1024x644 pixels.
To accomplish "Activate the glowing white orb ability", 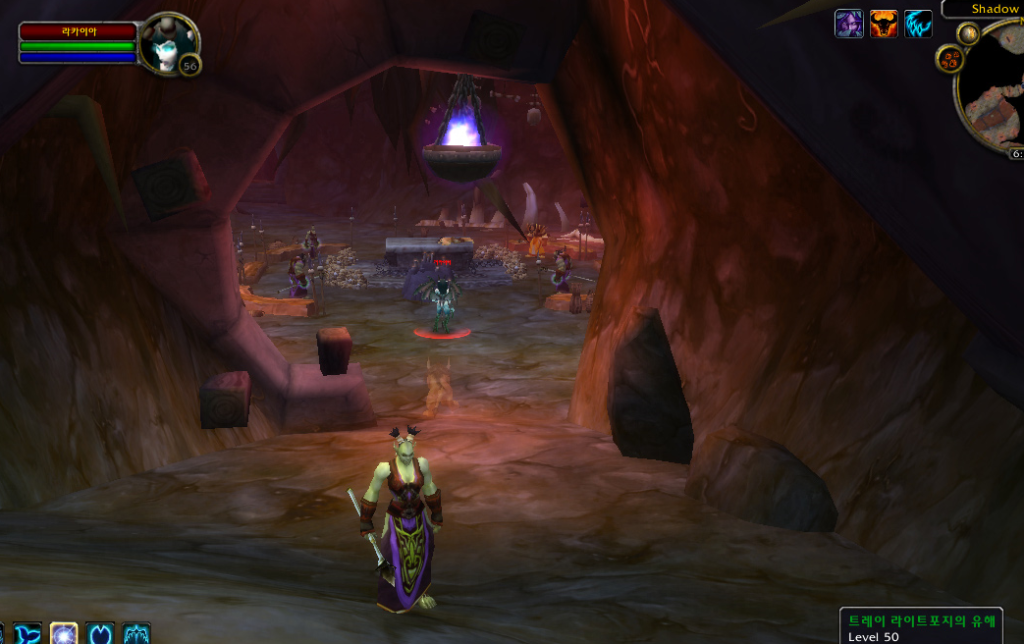I will (x=64, y=634).
